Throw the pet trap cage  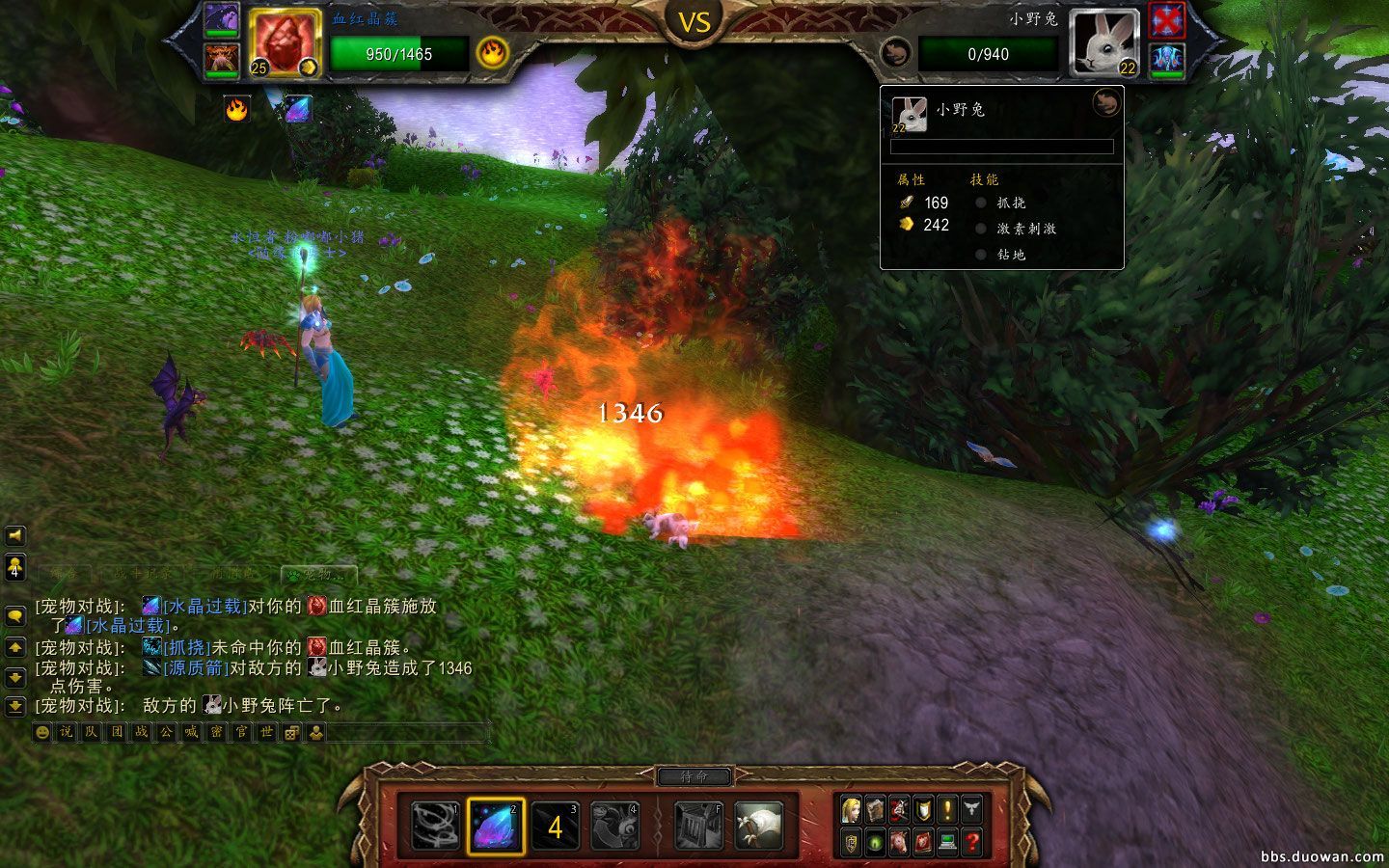(x=699, y=827)
